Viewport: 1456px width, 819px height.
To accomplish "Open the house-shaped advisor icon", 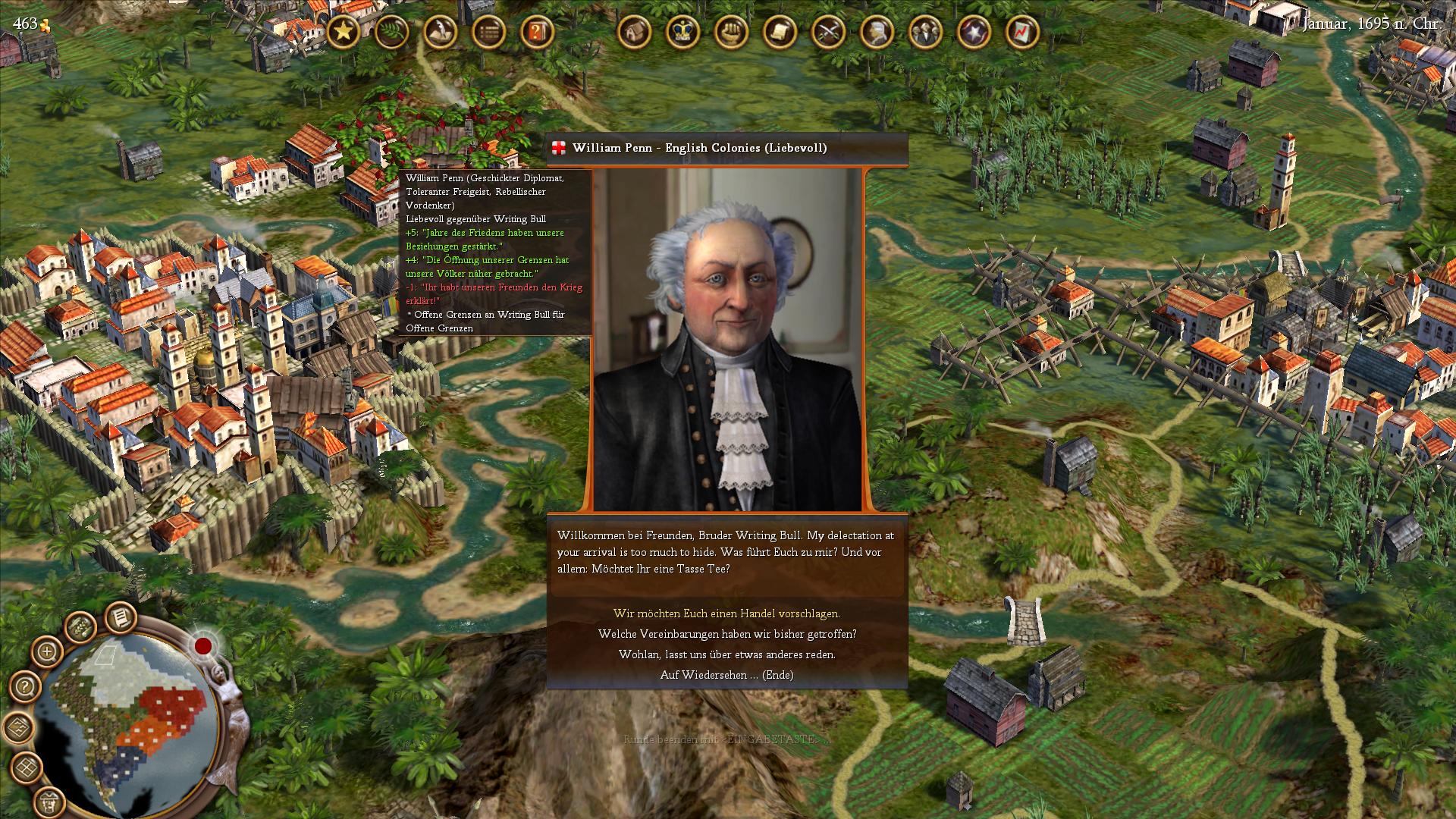I will pyautogui.click(x=634, y=32).
